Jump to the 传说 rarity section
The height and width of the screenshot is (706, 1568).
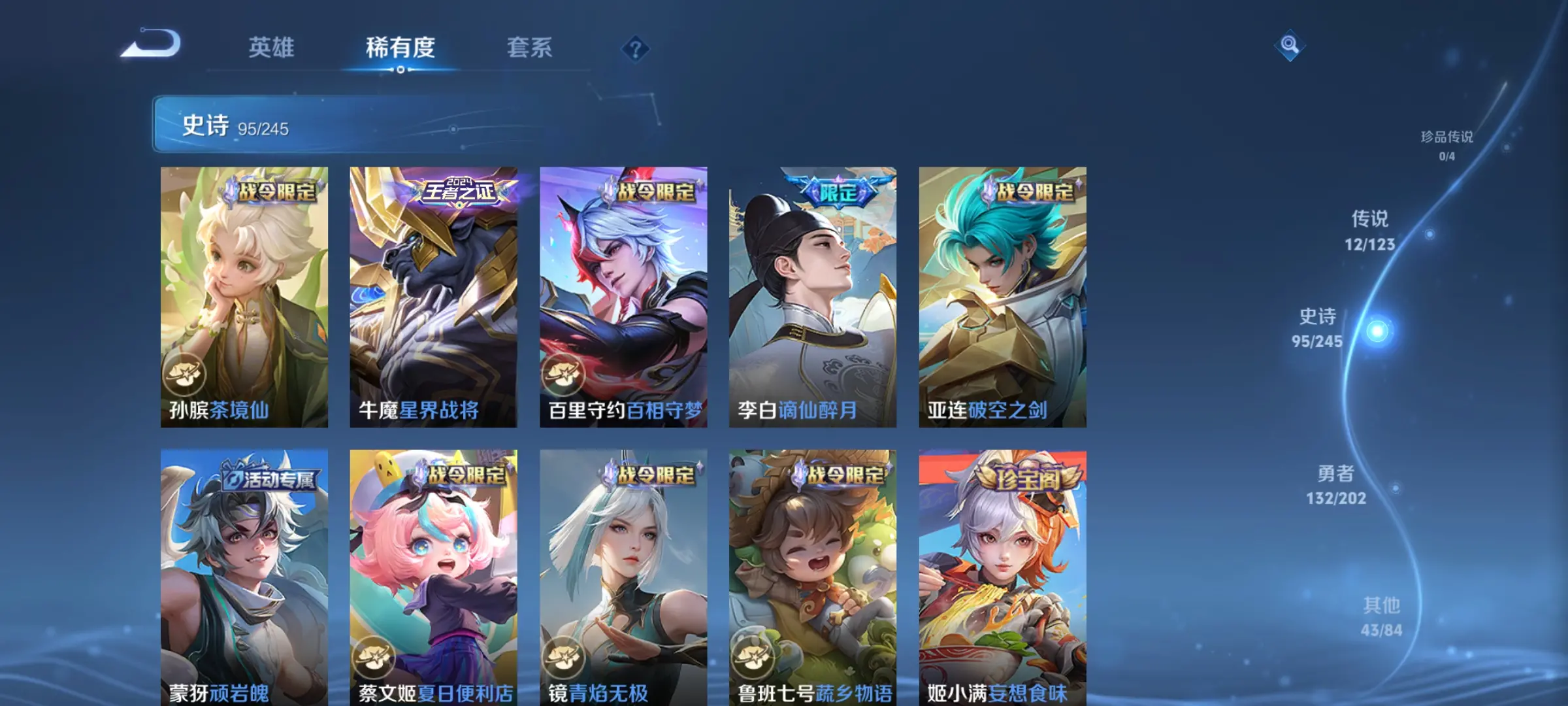tap(1369, 230)
